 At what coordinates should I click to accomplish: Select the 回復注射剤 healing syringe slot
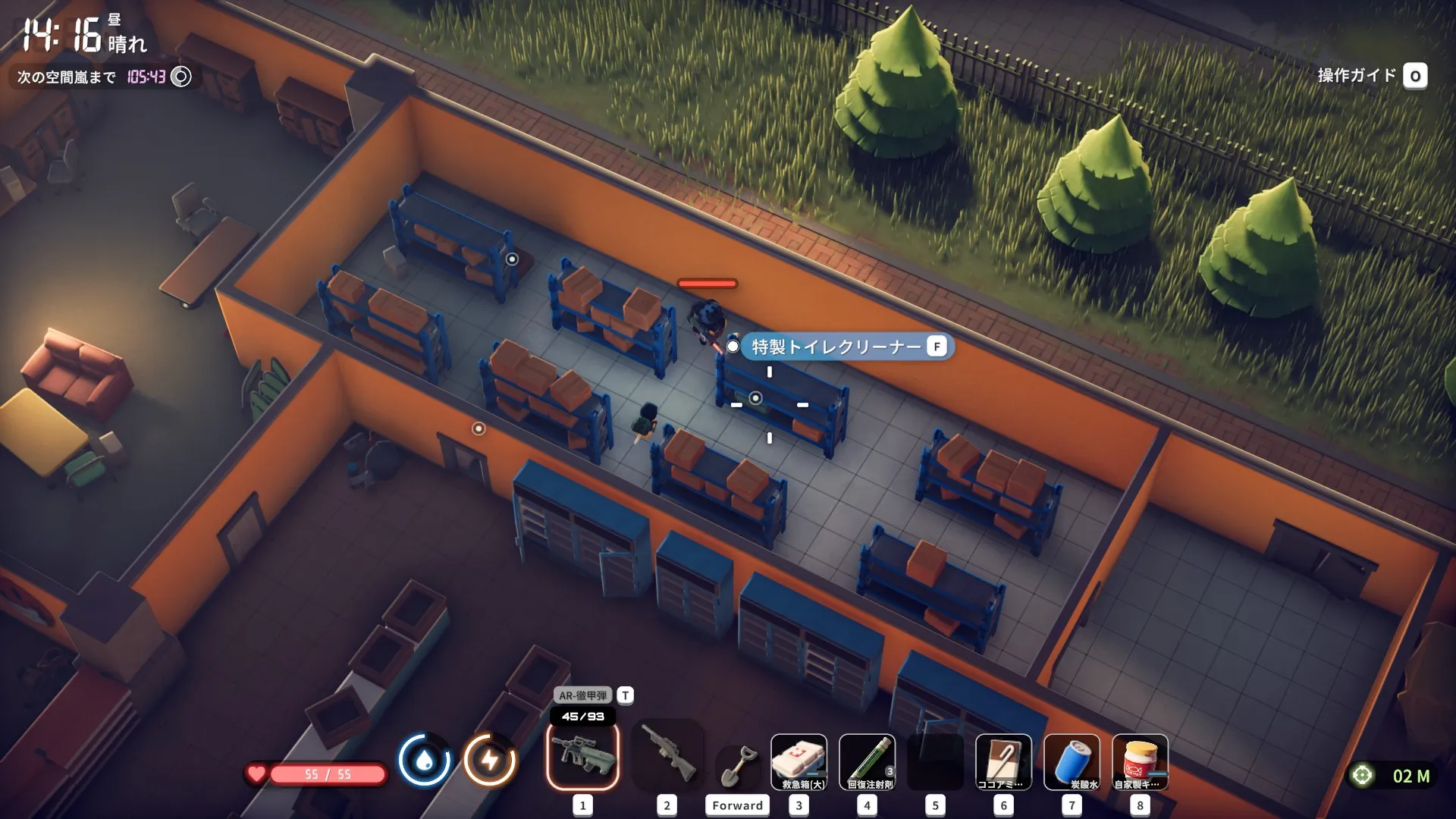click(x=867, y=762)
